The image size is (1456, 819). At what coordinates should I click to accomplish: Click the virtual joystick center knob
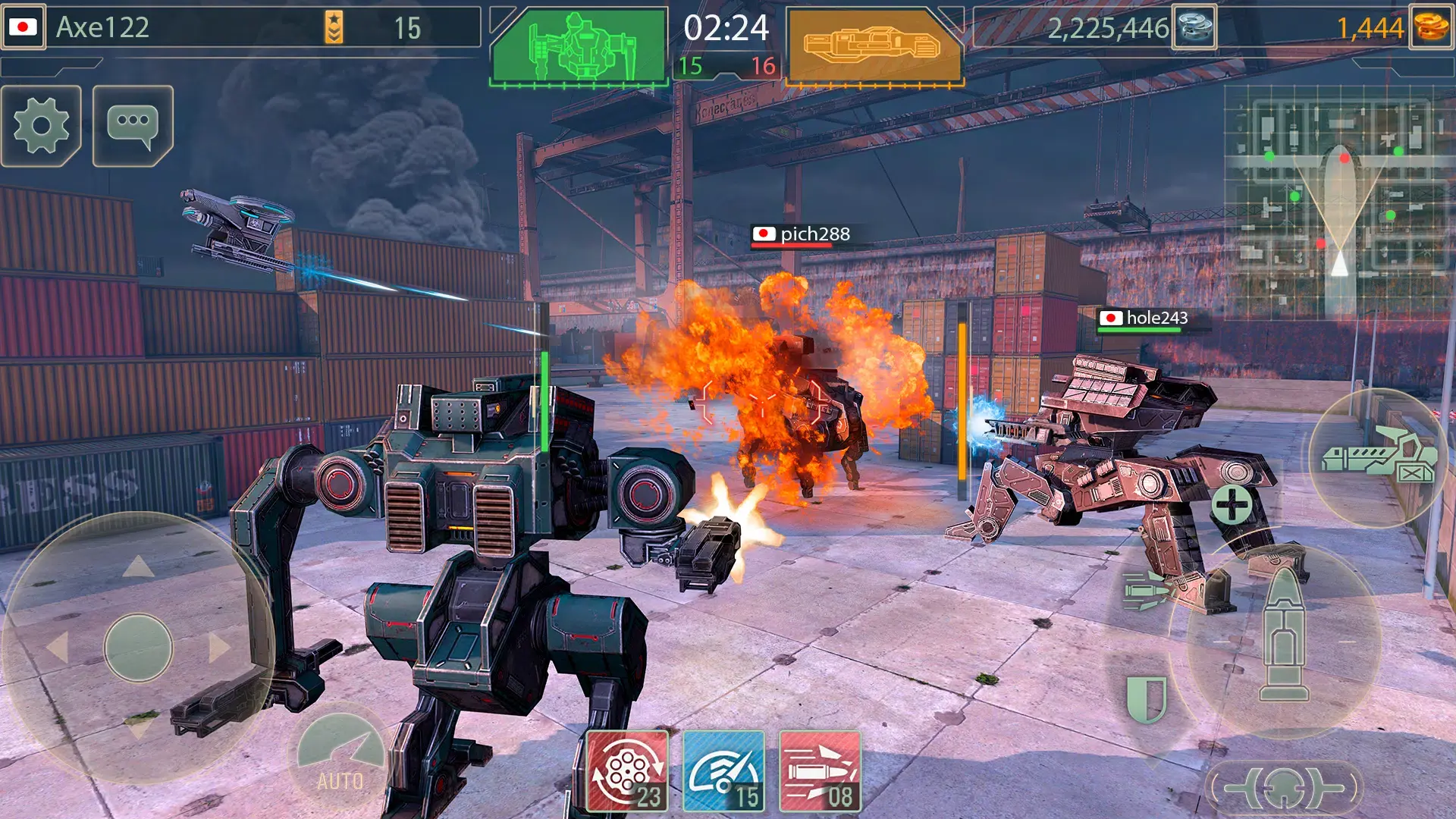pyautogui.click(x=138, y=647)
